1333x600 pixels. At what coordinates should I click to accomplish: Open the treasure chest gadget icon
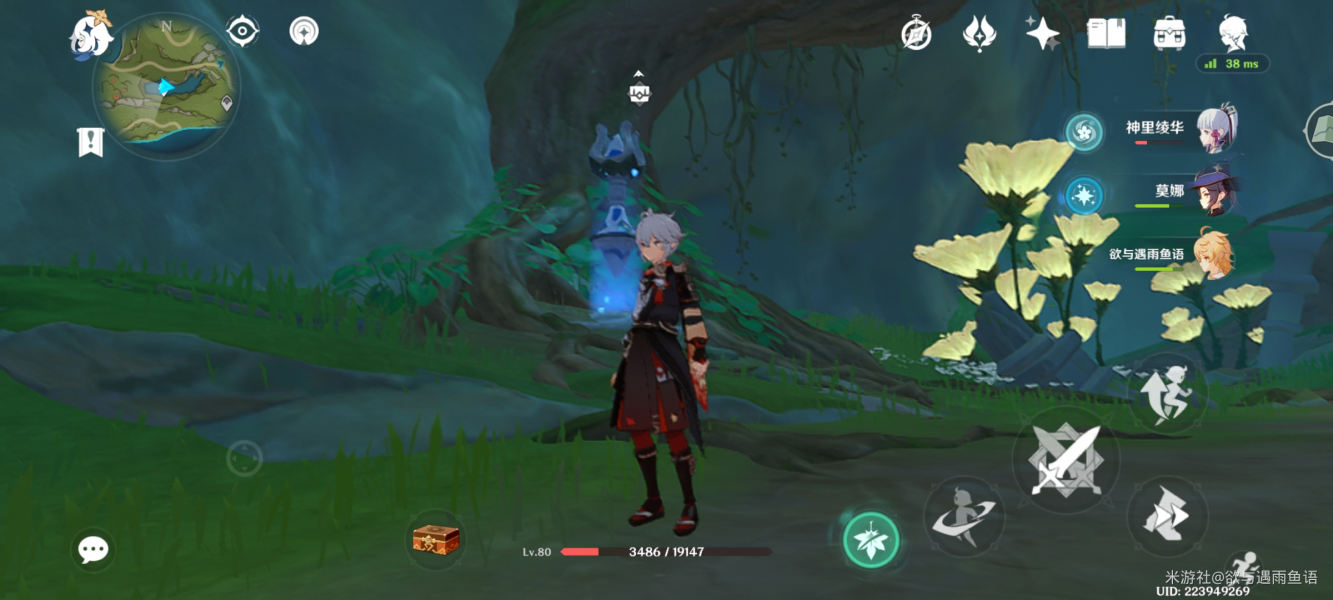[x=437, y=540]
